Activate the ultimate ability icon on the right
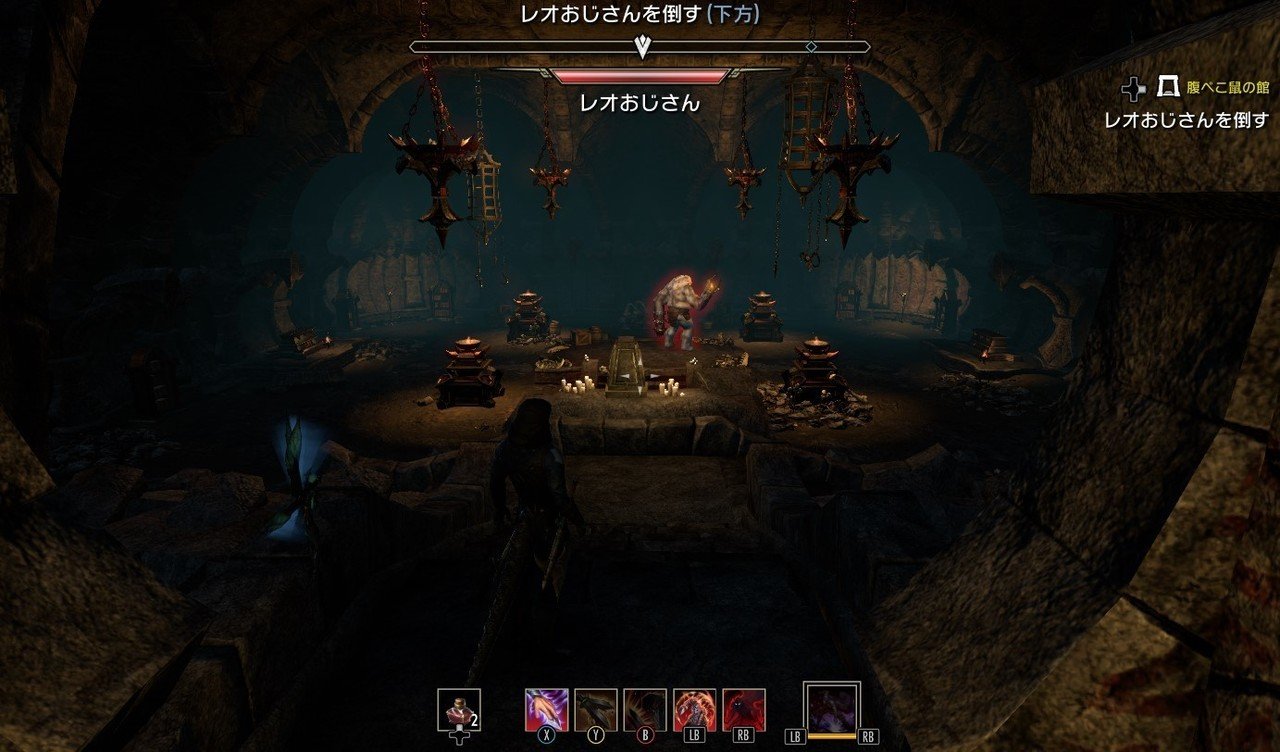The width and height of the screenshot is (1280, 752). tap(834, 708)
